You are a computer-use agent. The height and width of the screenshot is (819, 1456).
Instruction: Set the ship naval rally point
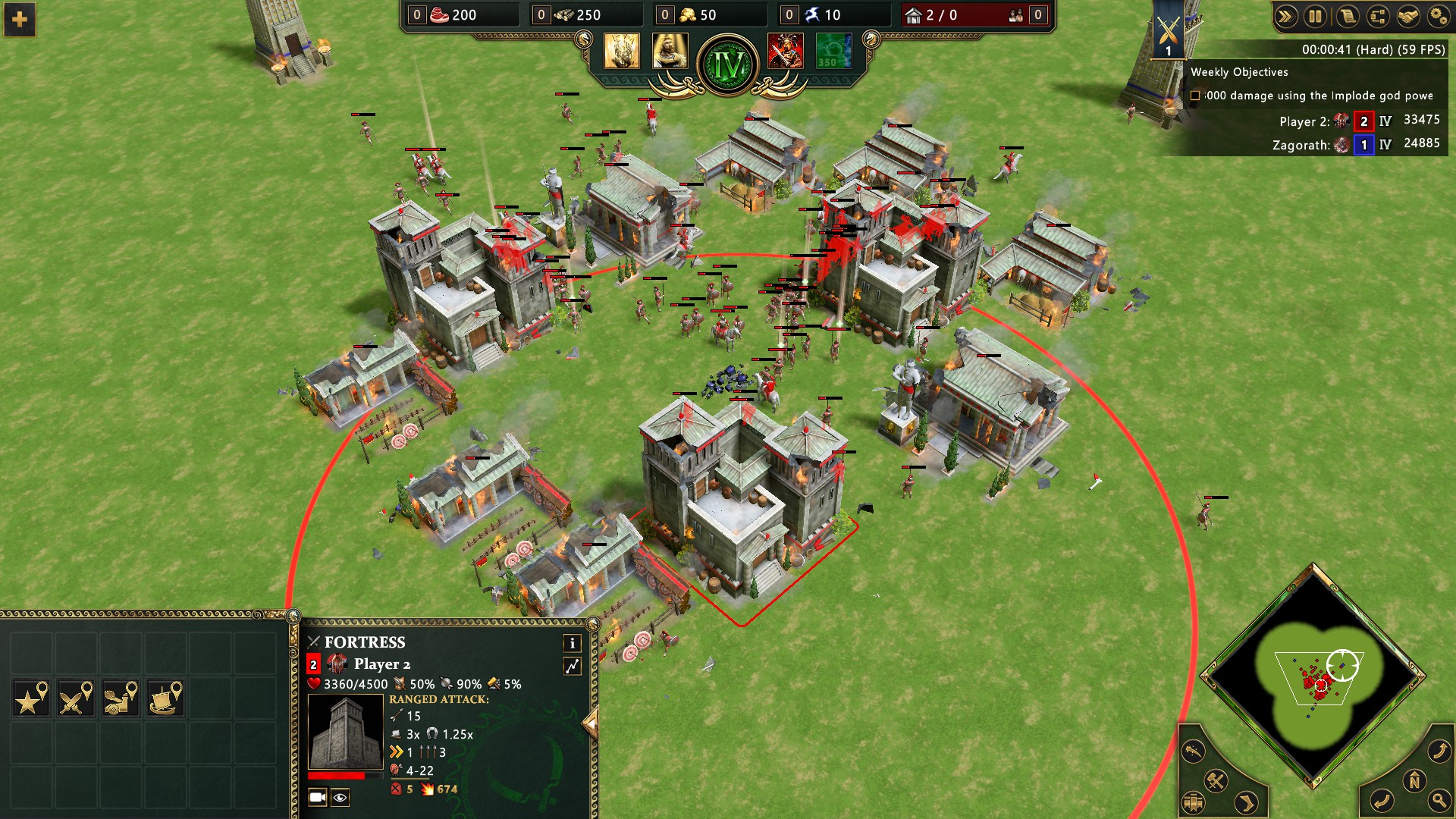coord(165,698)
